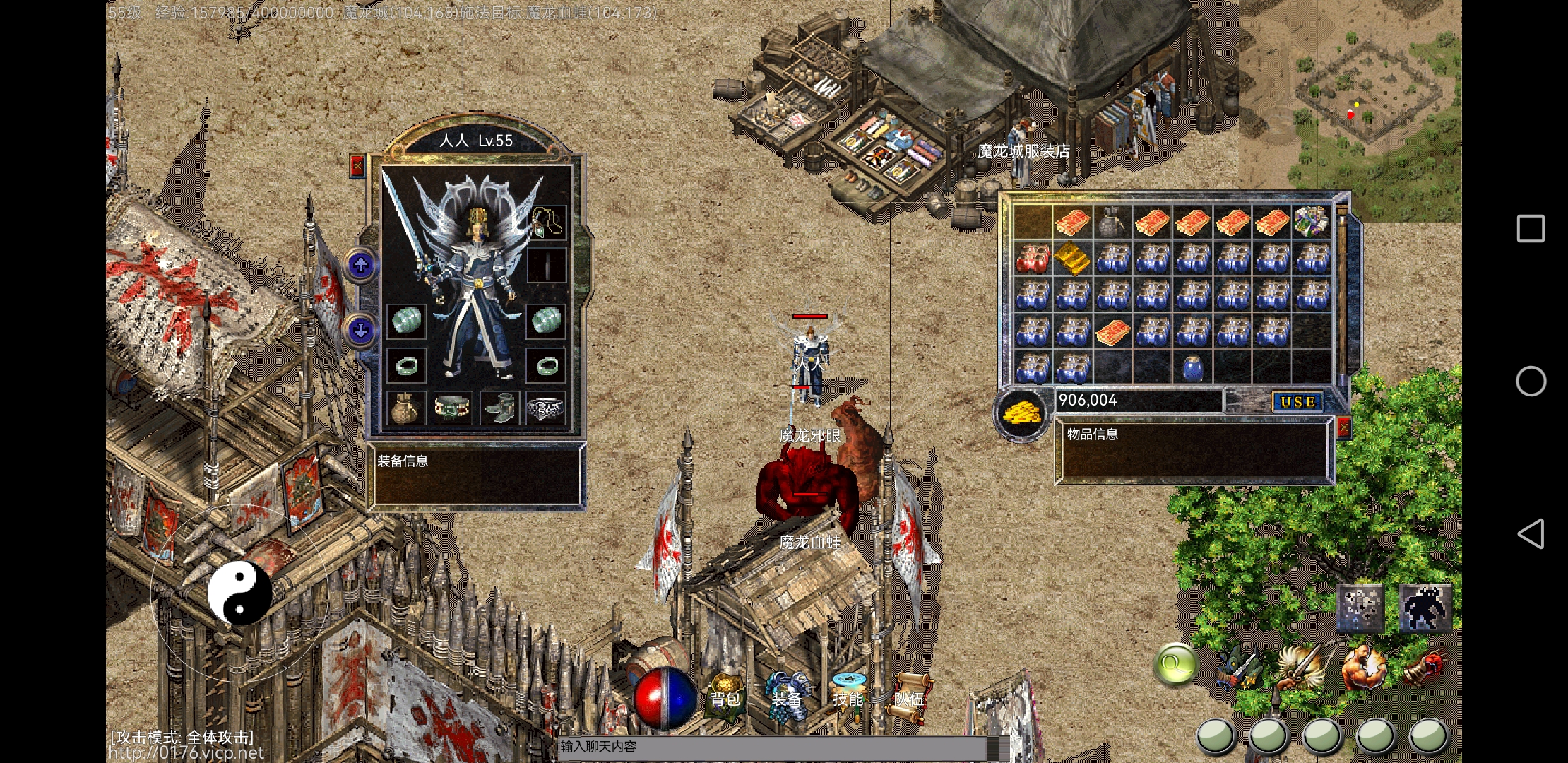Use the USE button in the bag
This screenshot has height=763, width=1568.
(1297, 402)
